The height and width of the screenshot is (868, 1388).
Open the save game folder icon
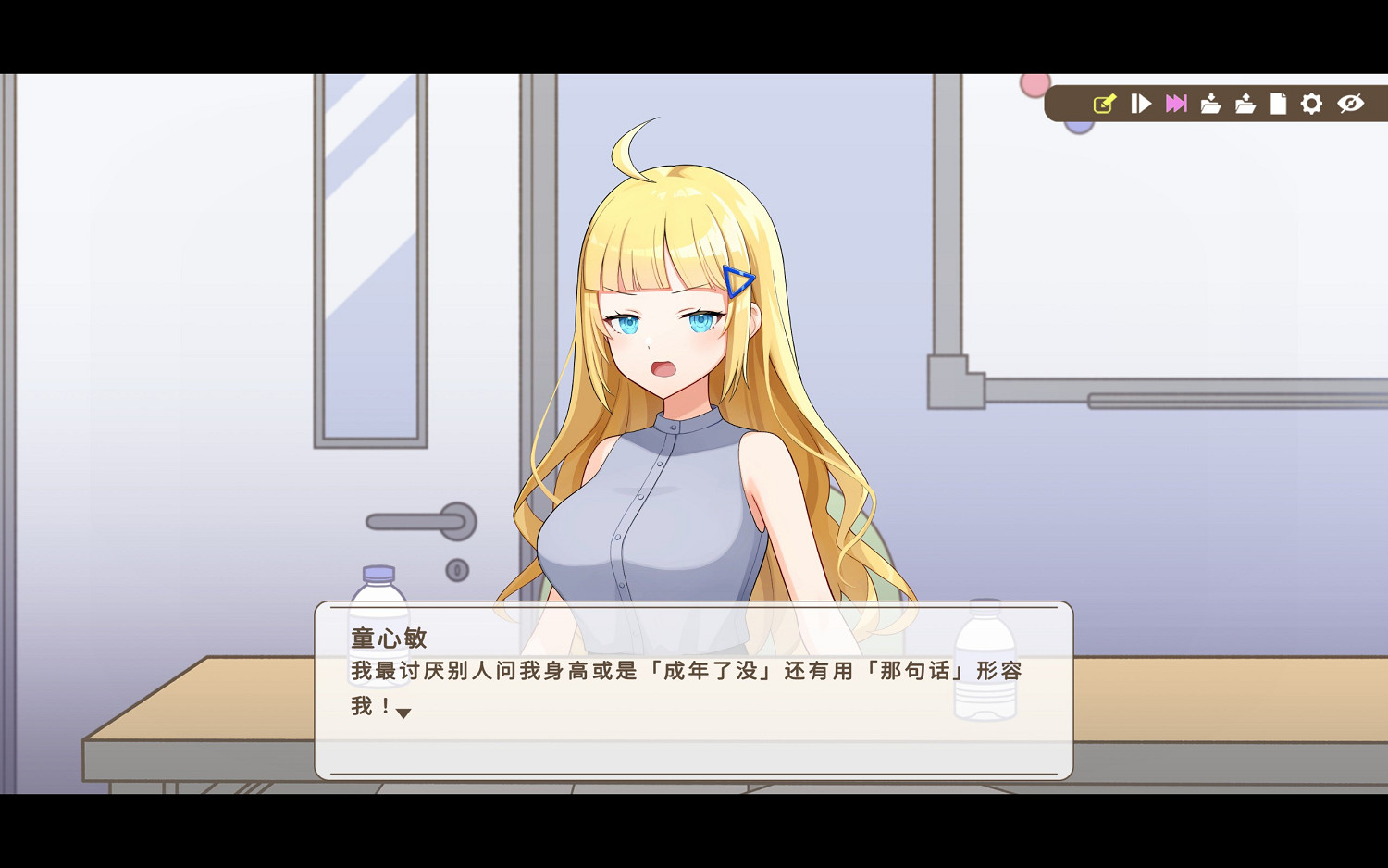tap(1210, 104)
